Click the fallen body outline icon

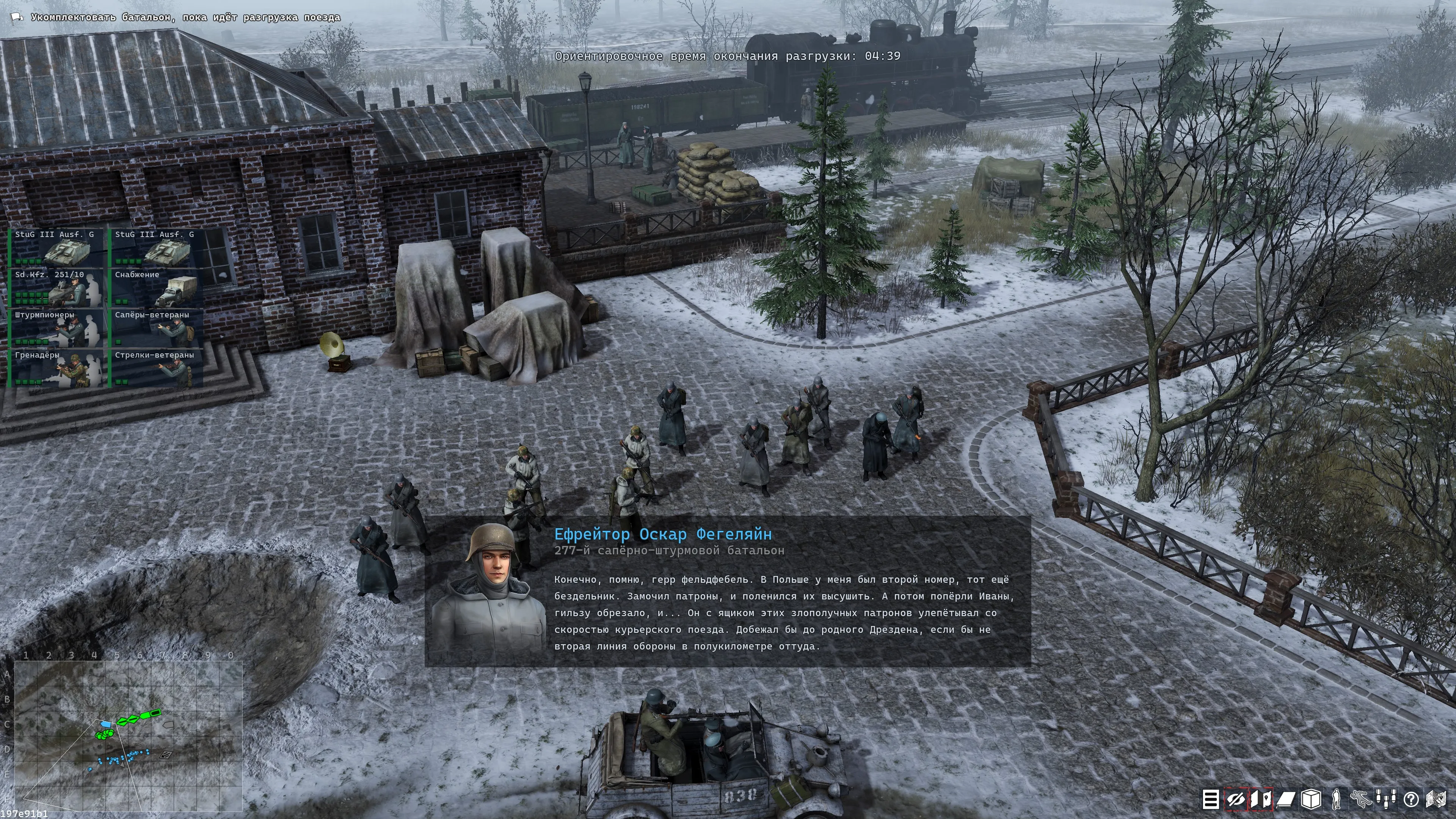click(x=1361, y=800)
